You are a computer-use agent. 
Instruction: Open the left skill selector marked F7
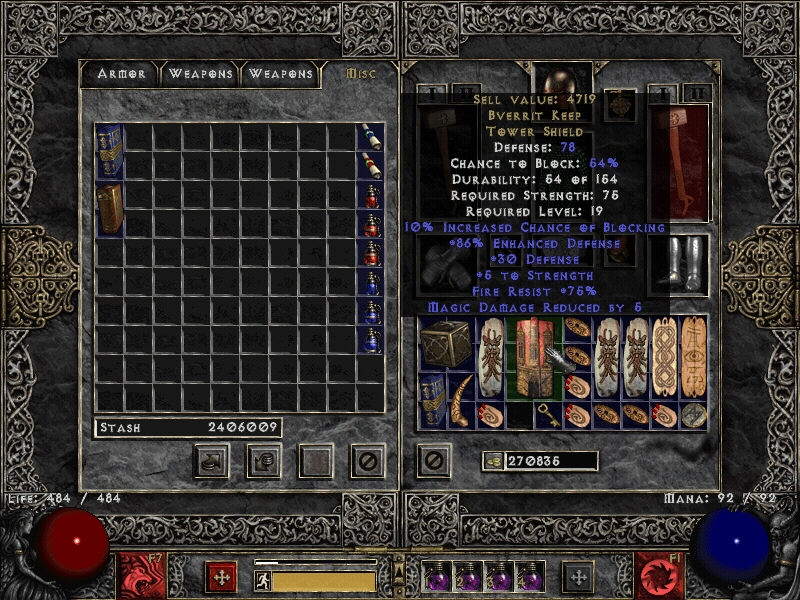(135, 573)
